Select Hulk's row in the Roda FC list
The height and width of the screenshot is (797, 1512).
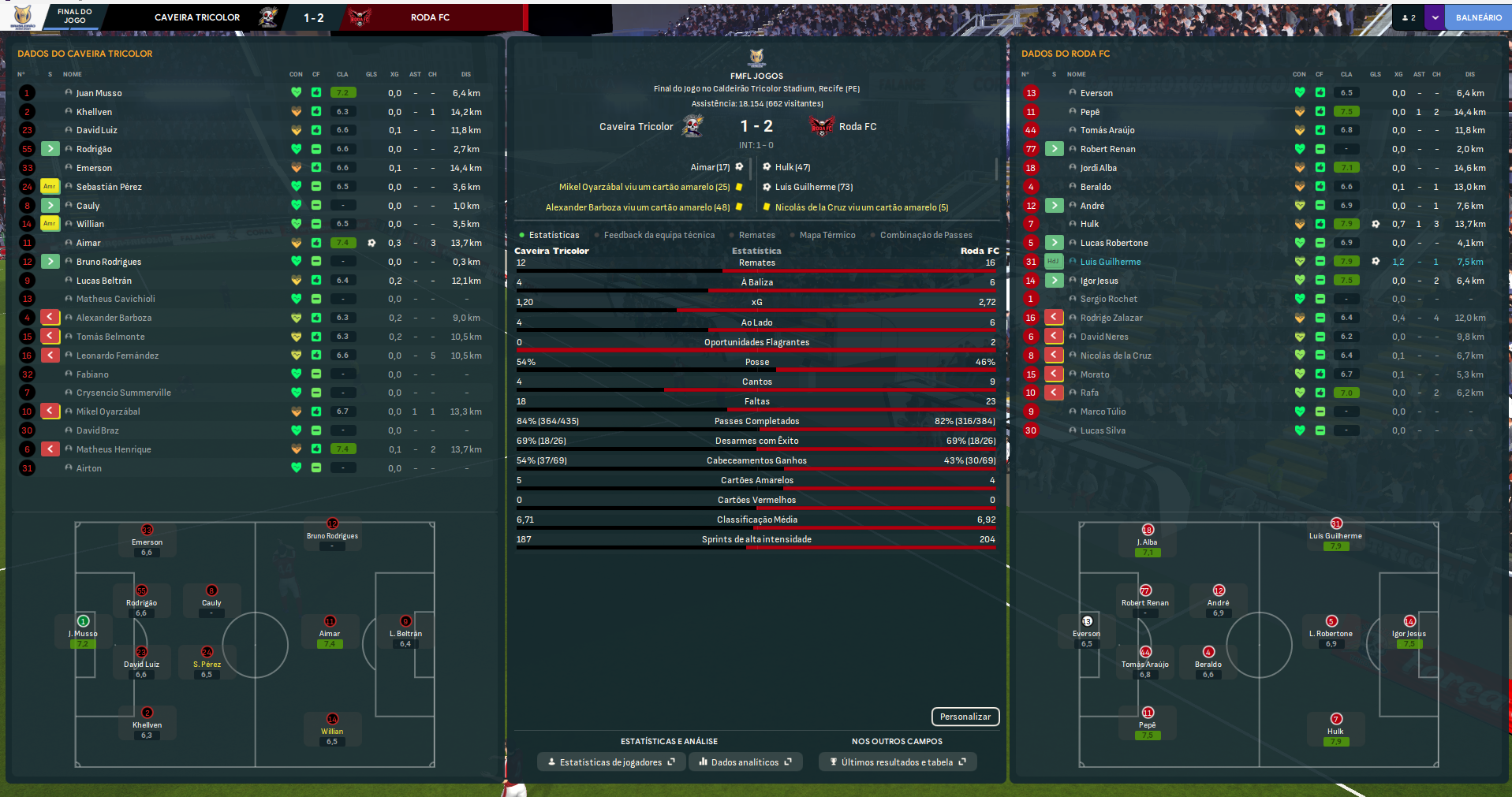1089,224
